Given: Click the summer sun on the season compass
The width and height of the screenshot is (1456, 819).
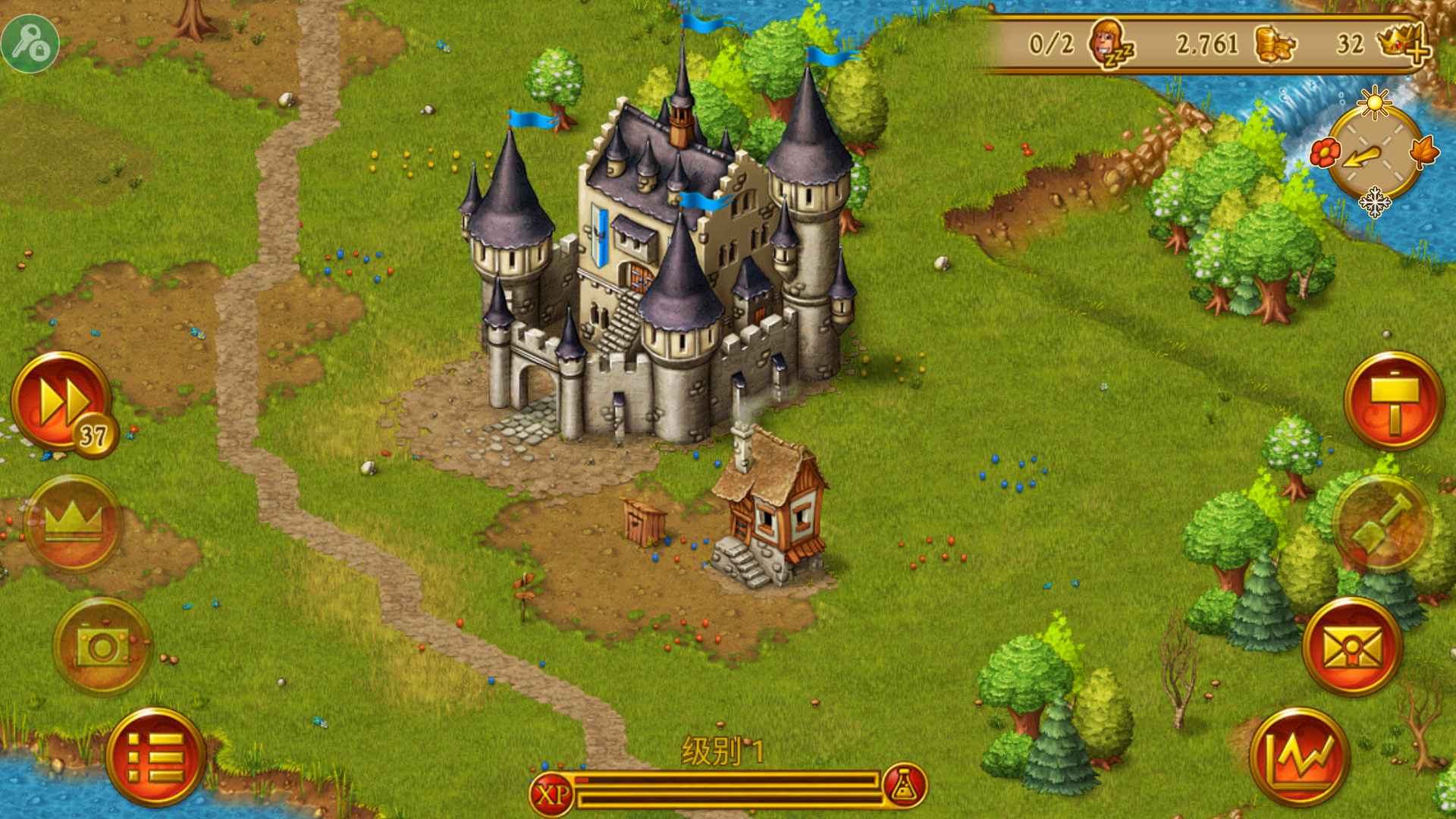Looking at the screenshot, I should click(1375, 101).
